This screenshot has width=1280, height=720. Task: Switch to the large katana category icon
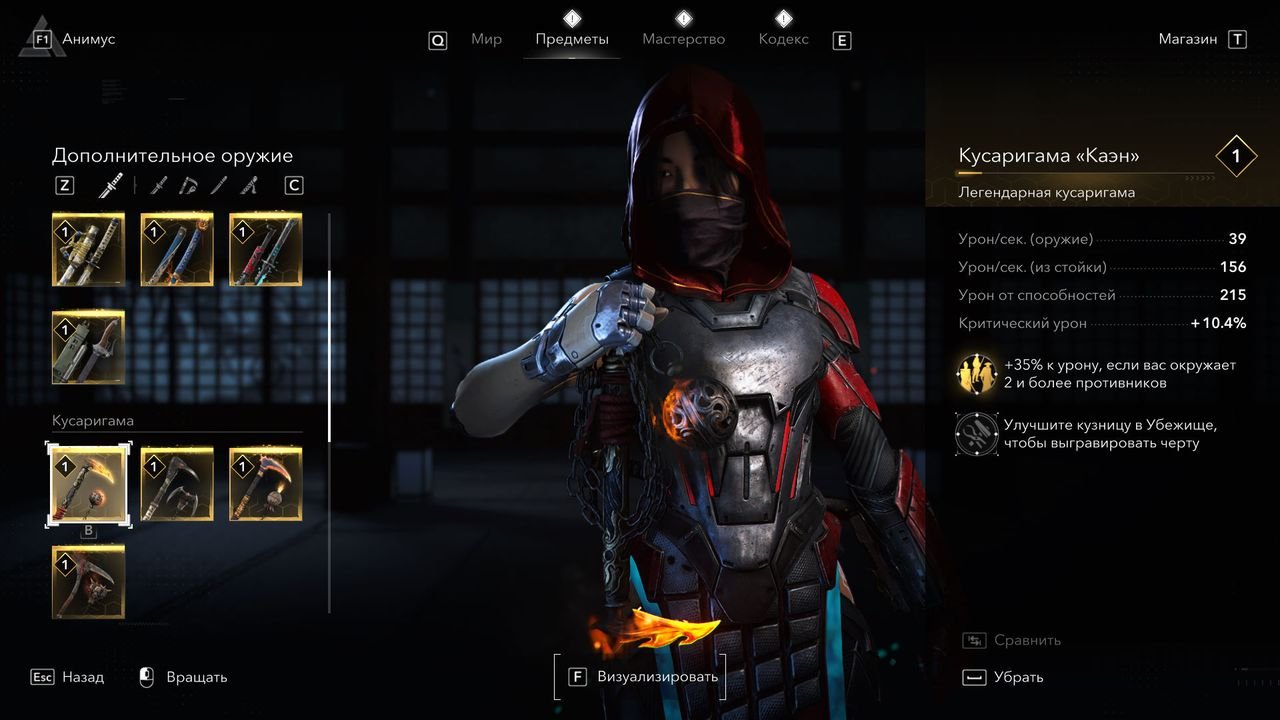coord(110,185)
